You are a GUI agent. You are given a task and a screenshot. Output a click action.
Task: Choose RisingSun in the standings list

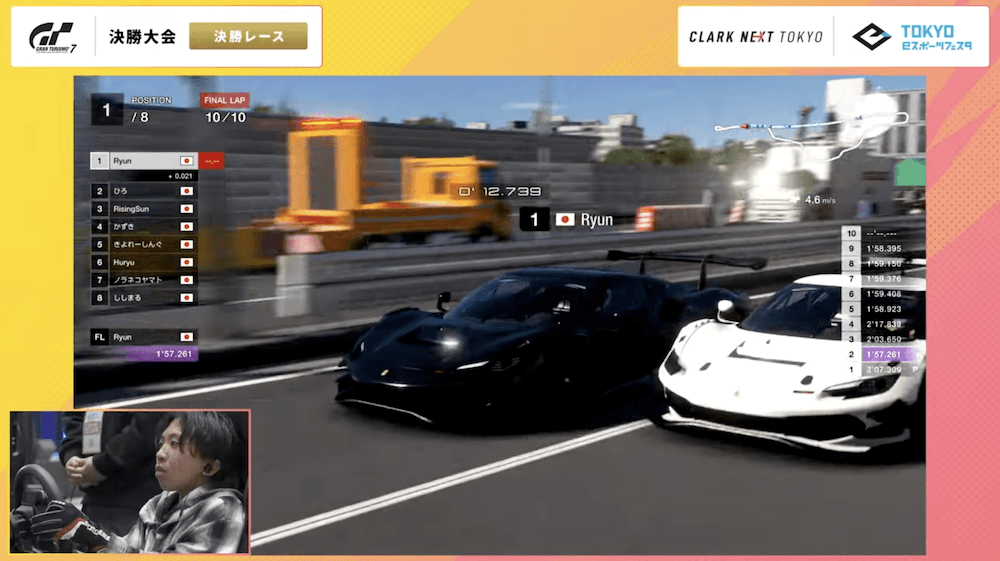(143, 208)
